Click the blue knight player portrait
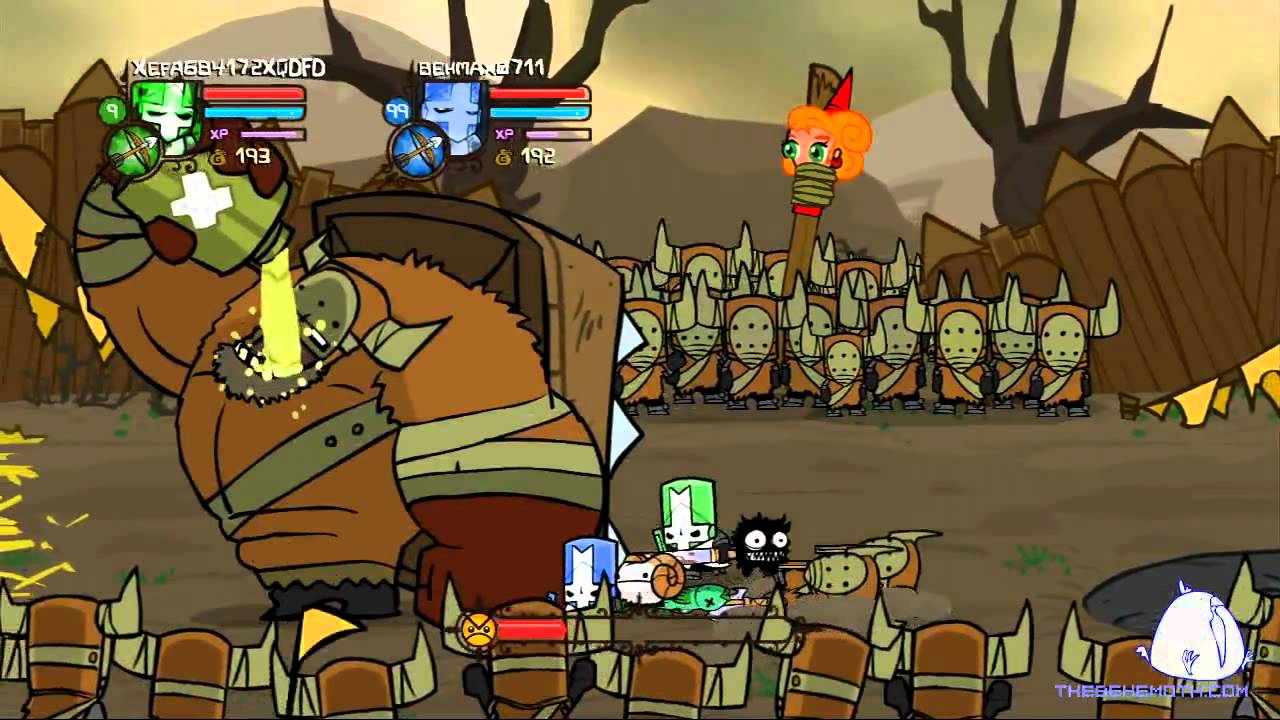Viewport: 1280px width, 720px height. pos(455,112)
